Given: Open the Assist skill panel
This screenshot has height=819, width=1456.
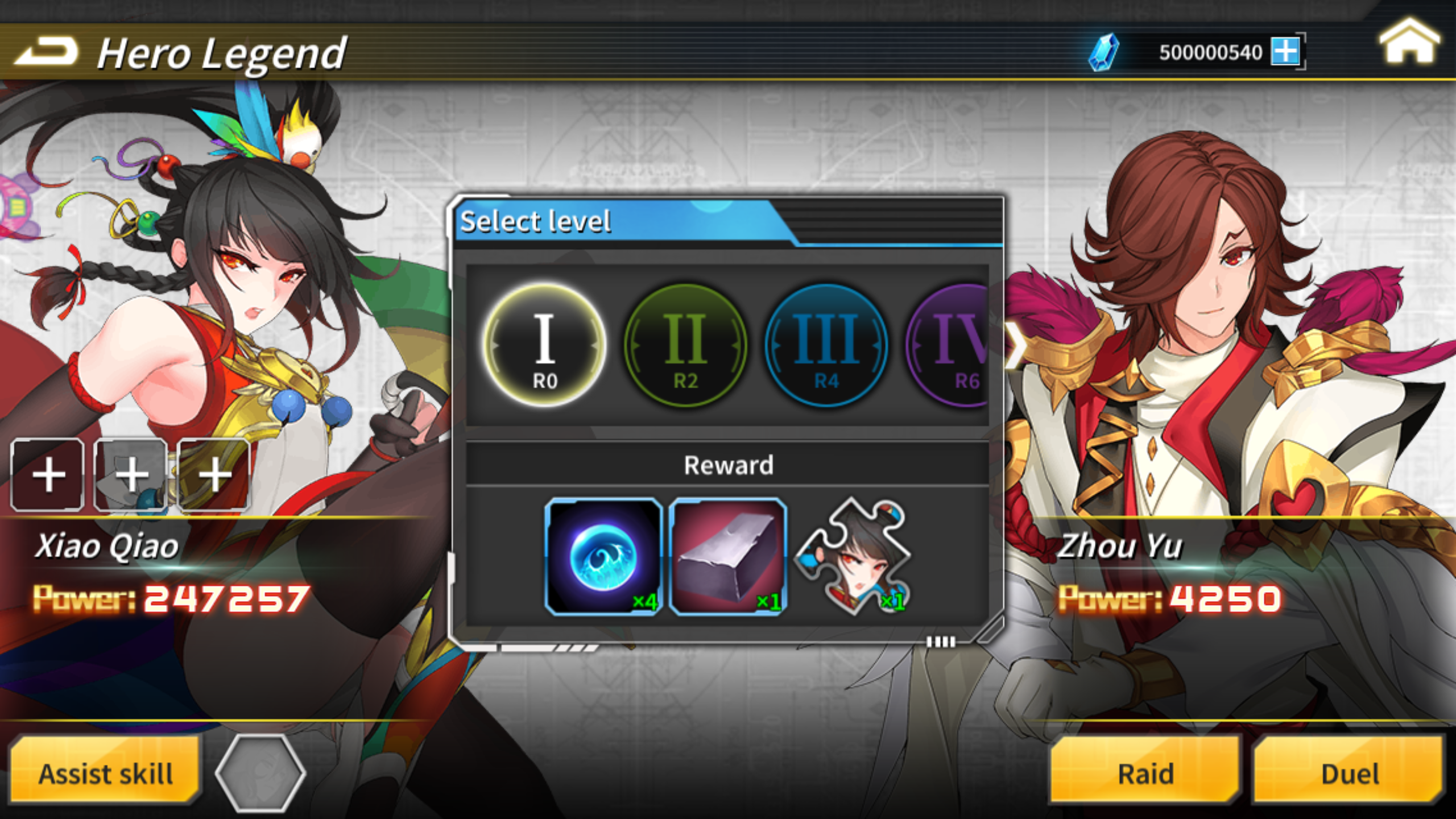Looking at the screenshot, I should point(105,772).
